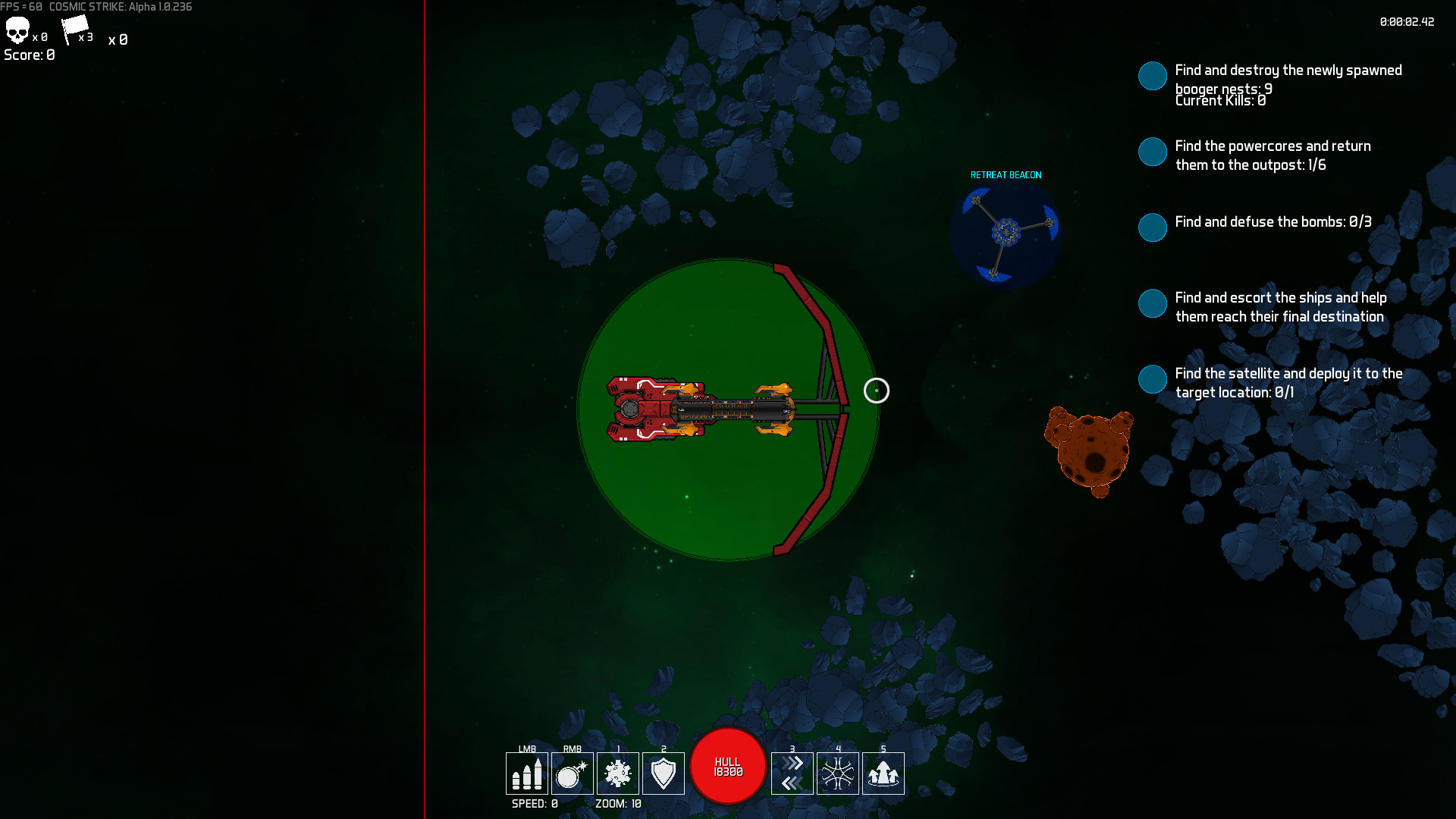Image resolution: width=1456 pixels, height=819 pixels.
Task: Activate the slot 1 mine burst ability icon
Action: coord(618,773)
